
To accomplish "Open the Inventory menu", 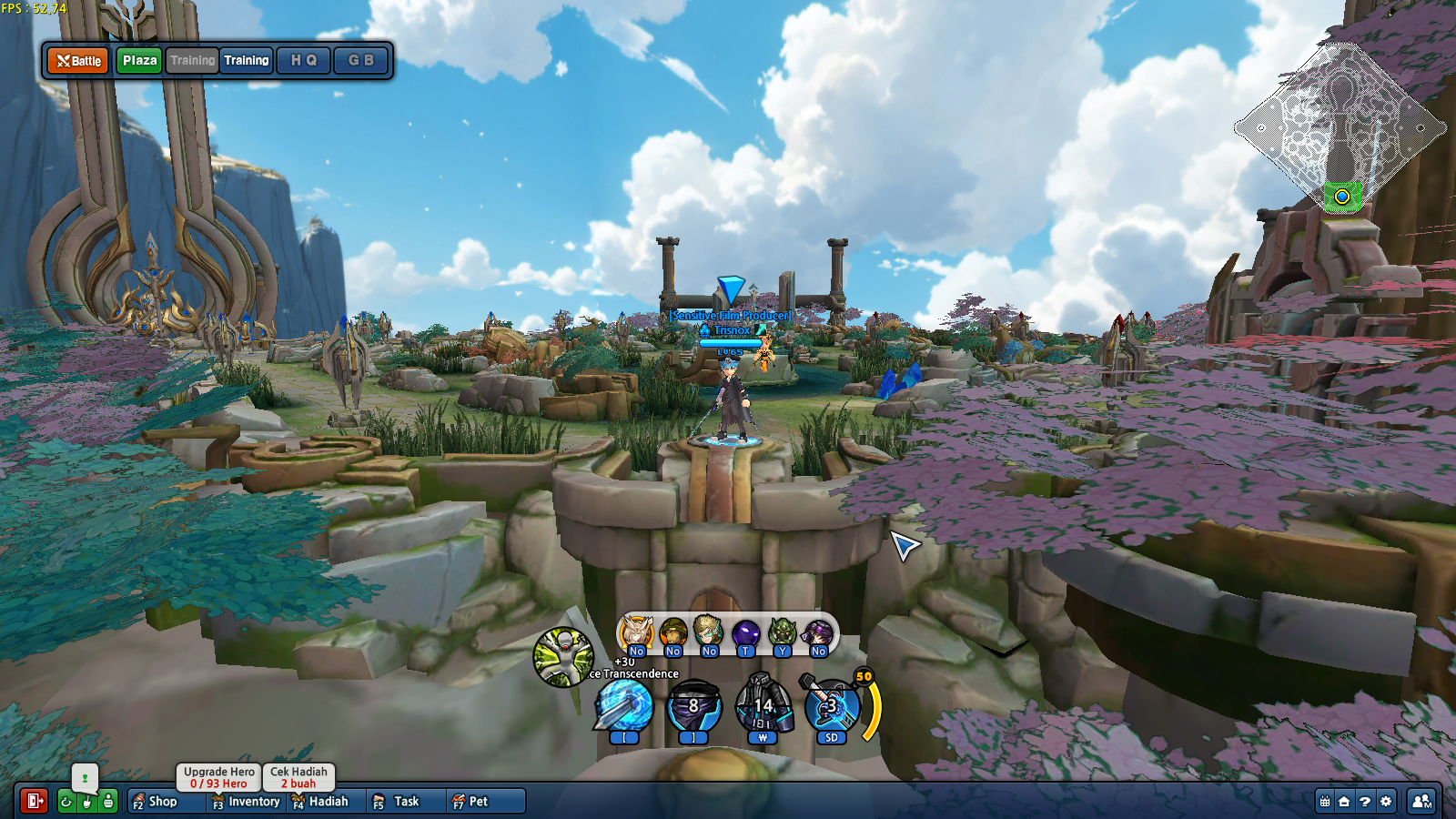I will 246,802.
